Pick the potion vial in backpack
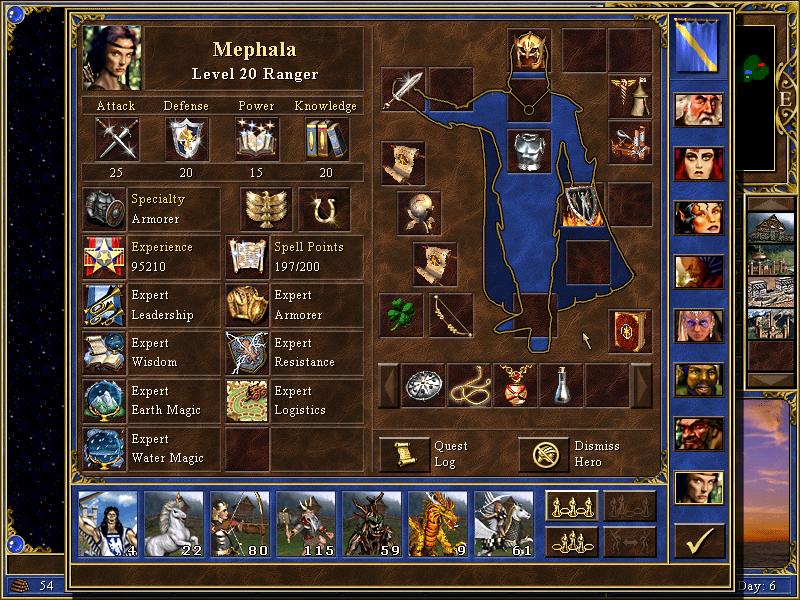This screenshot has width=800, height=600. coord(561,385)
